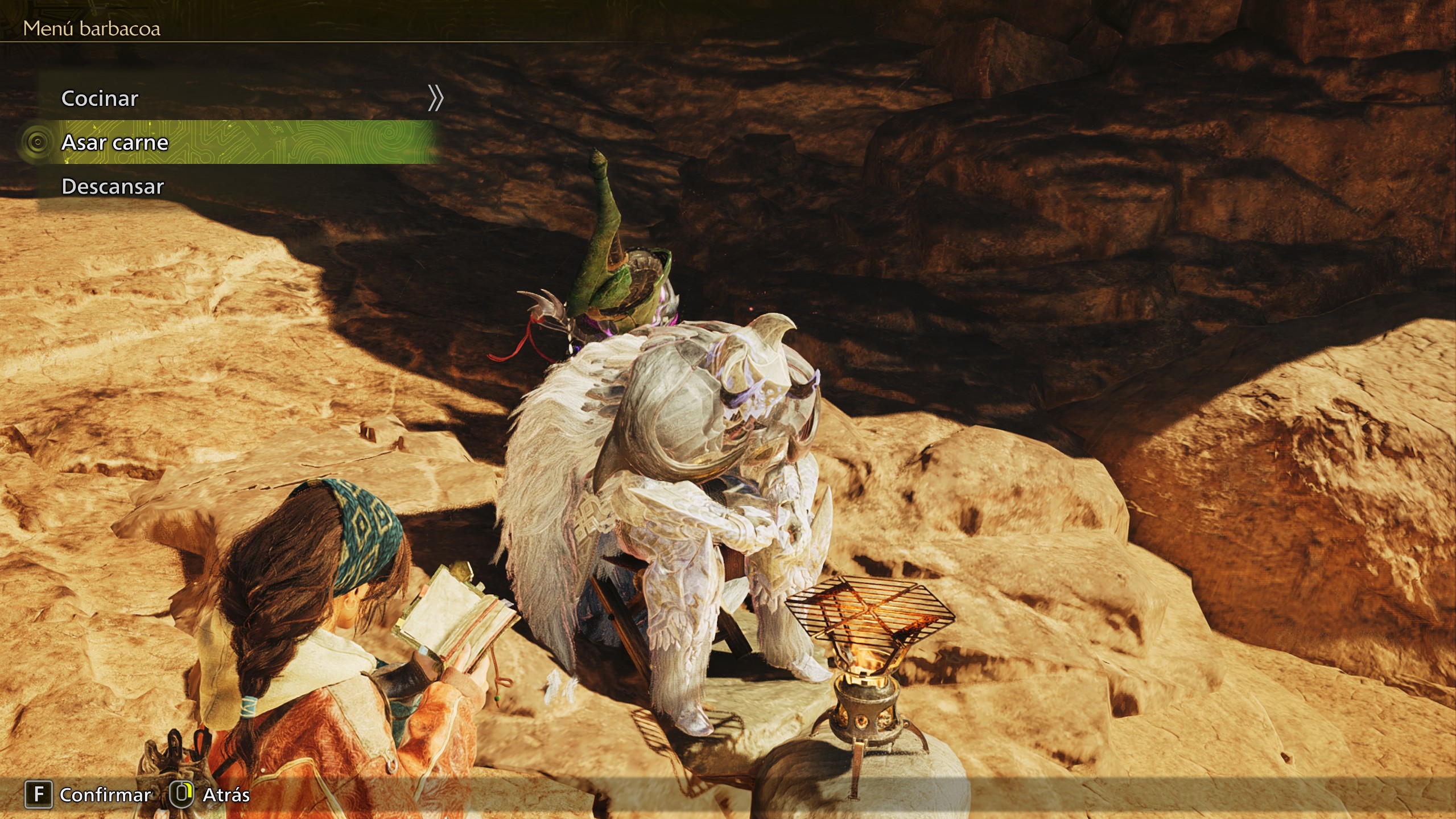
Task: Open the Cocinar cooking option
Action: [x=100, y=98]
